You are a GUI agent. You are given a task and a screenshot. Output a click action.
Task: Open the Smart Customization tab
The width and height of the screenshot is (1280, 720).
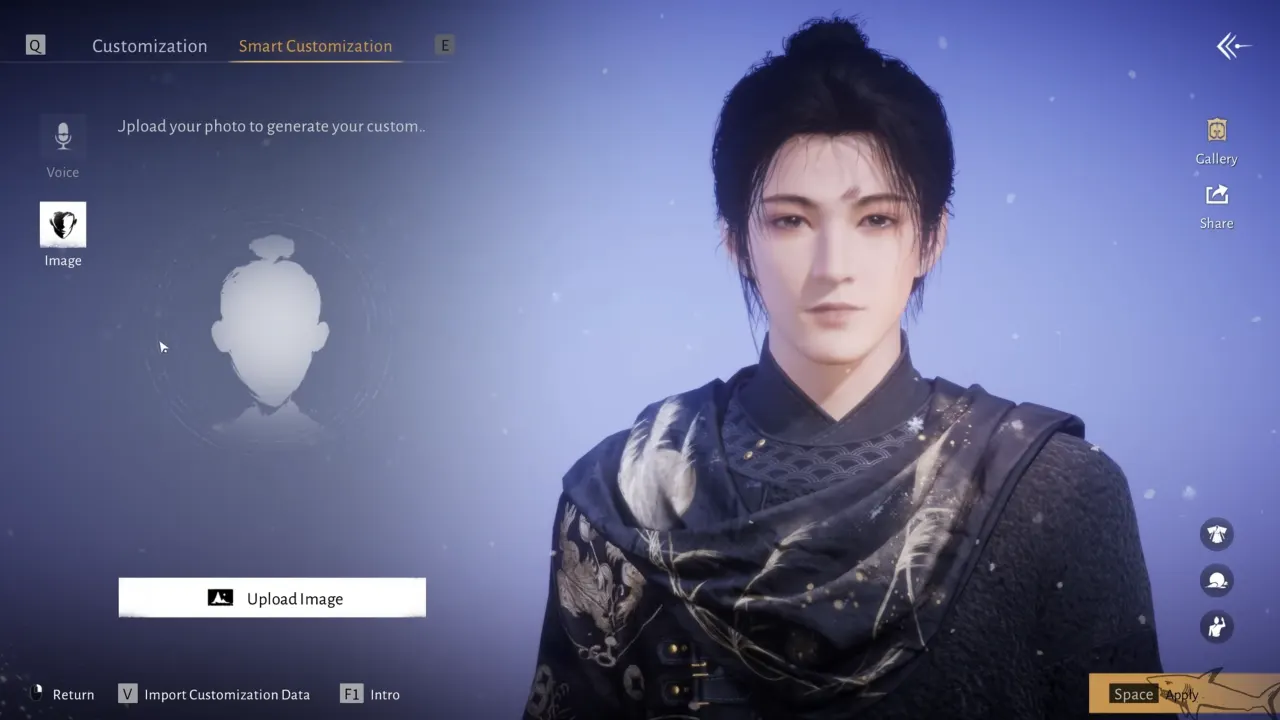coord(315,46)
